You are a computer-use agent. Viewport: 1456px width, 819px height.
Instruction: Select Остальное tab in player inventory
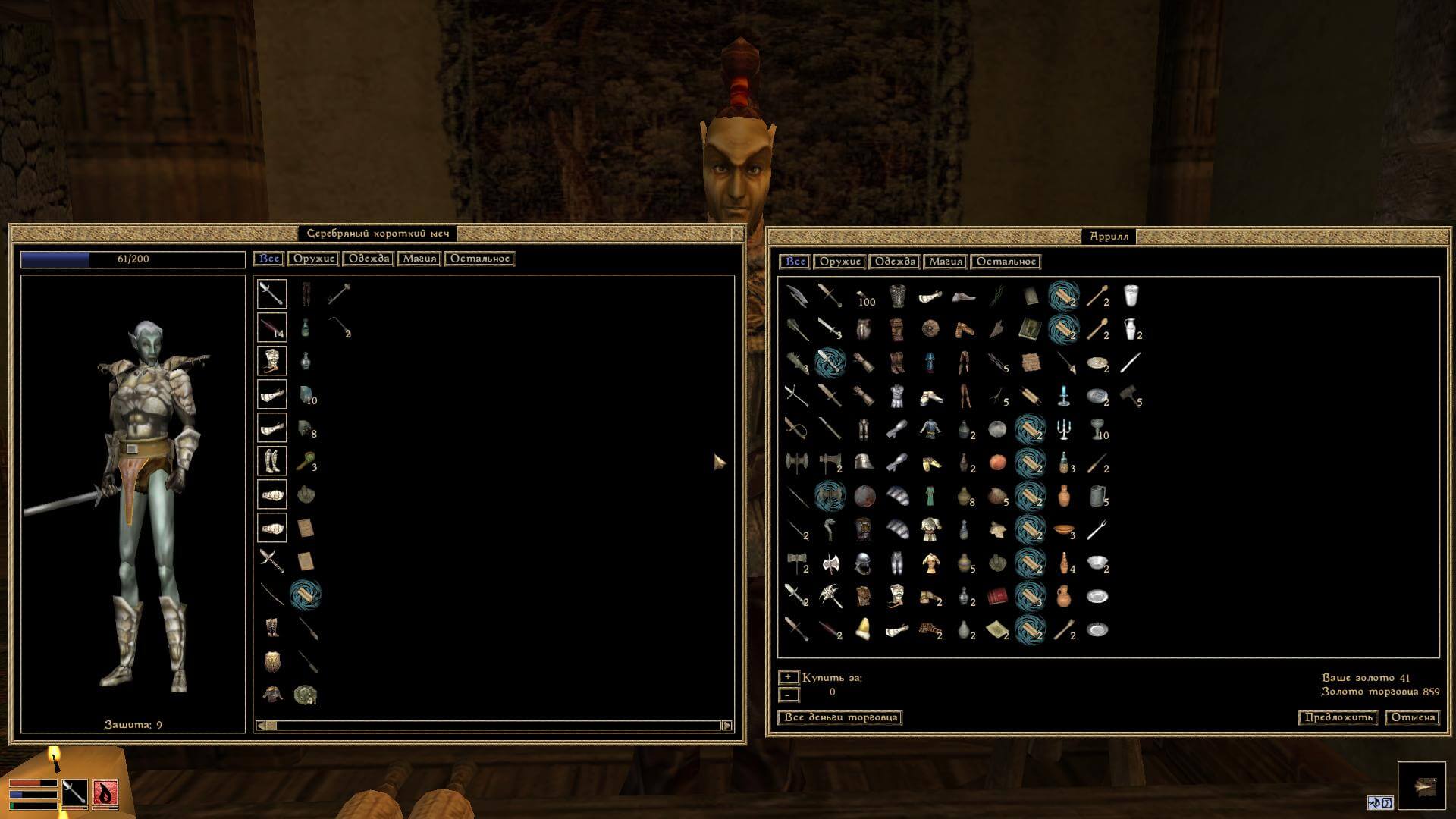(x=479, y=259)
